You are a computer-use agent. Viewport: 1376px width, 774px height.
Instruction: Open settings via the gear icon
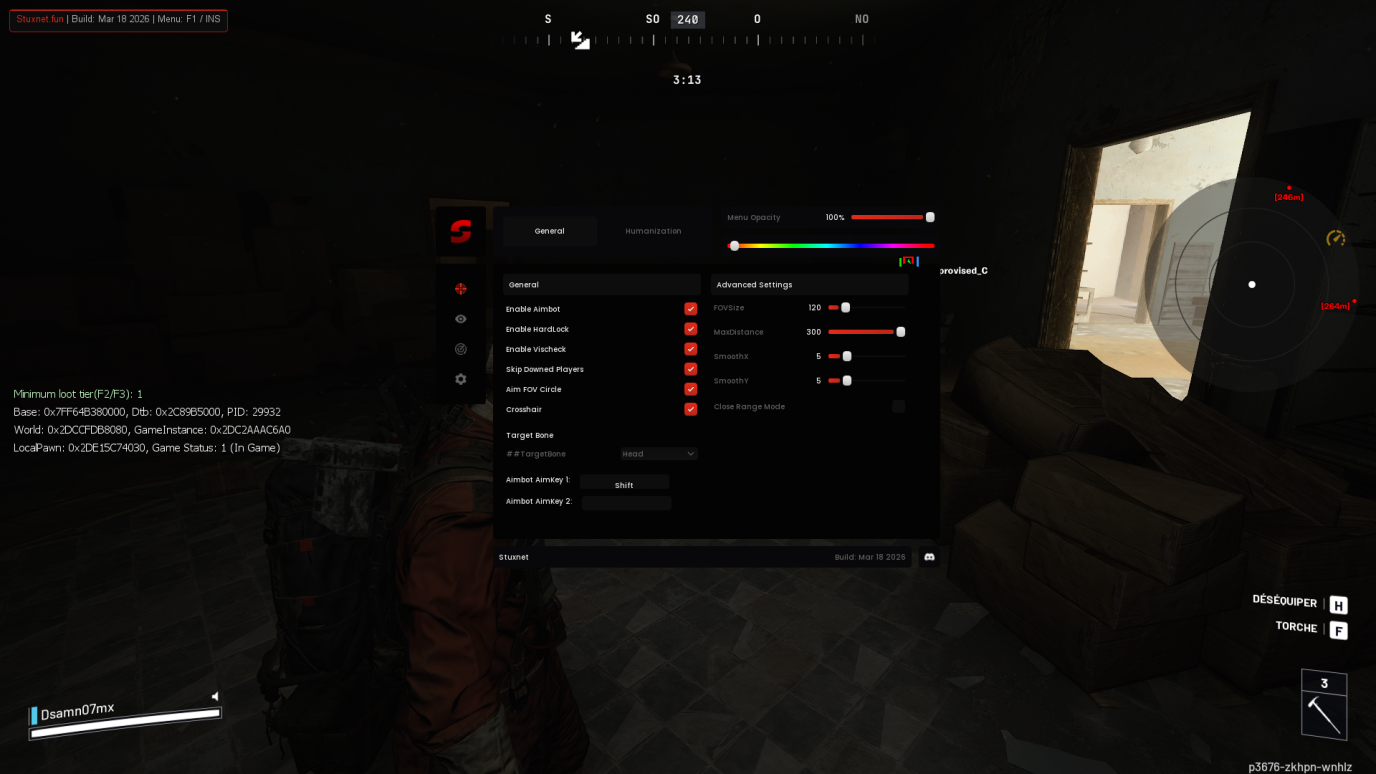point(459,379)
